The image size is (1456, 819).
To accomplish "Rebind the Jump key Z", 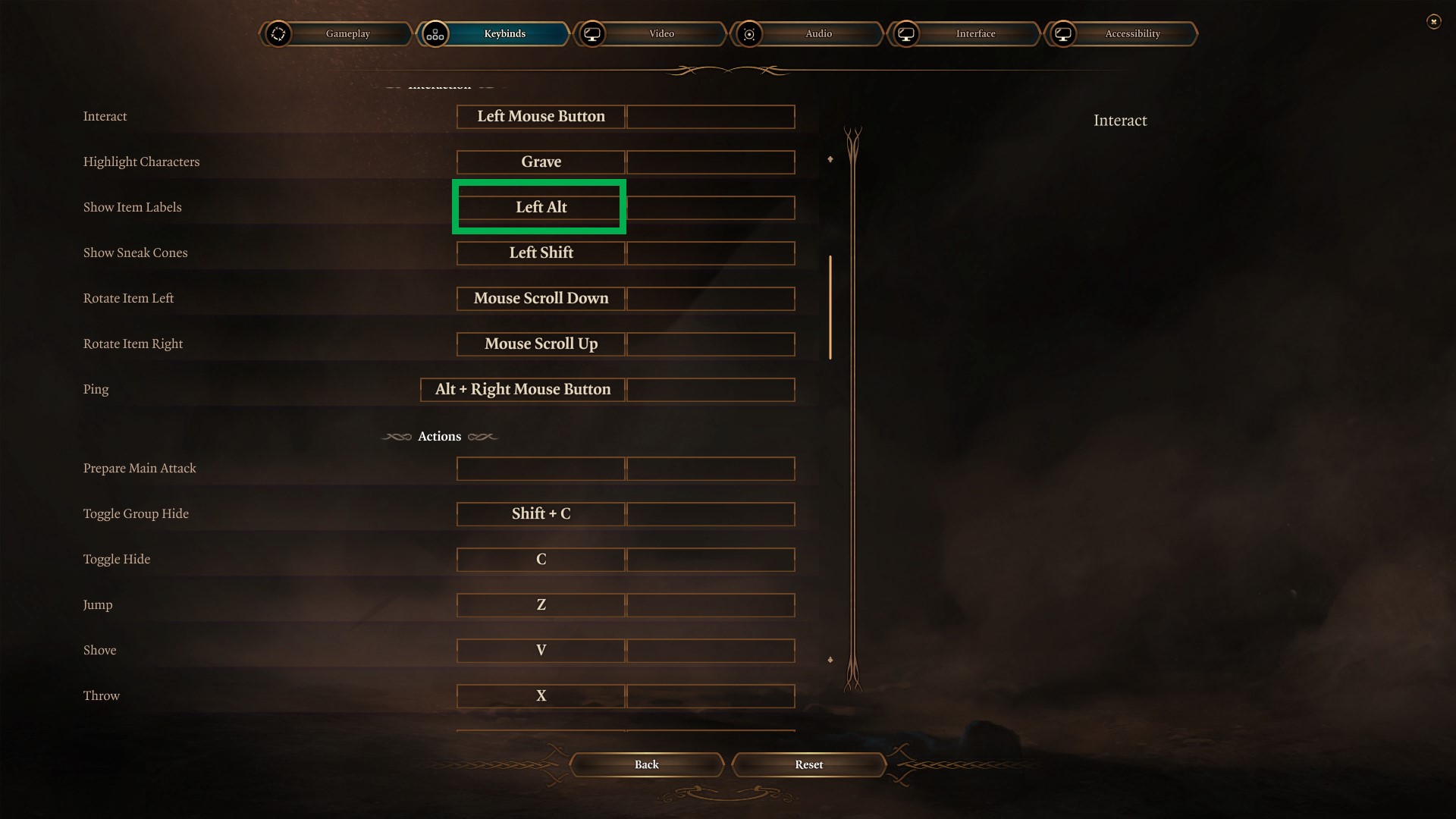I will coord(541,605).
